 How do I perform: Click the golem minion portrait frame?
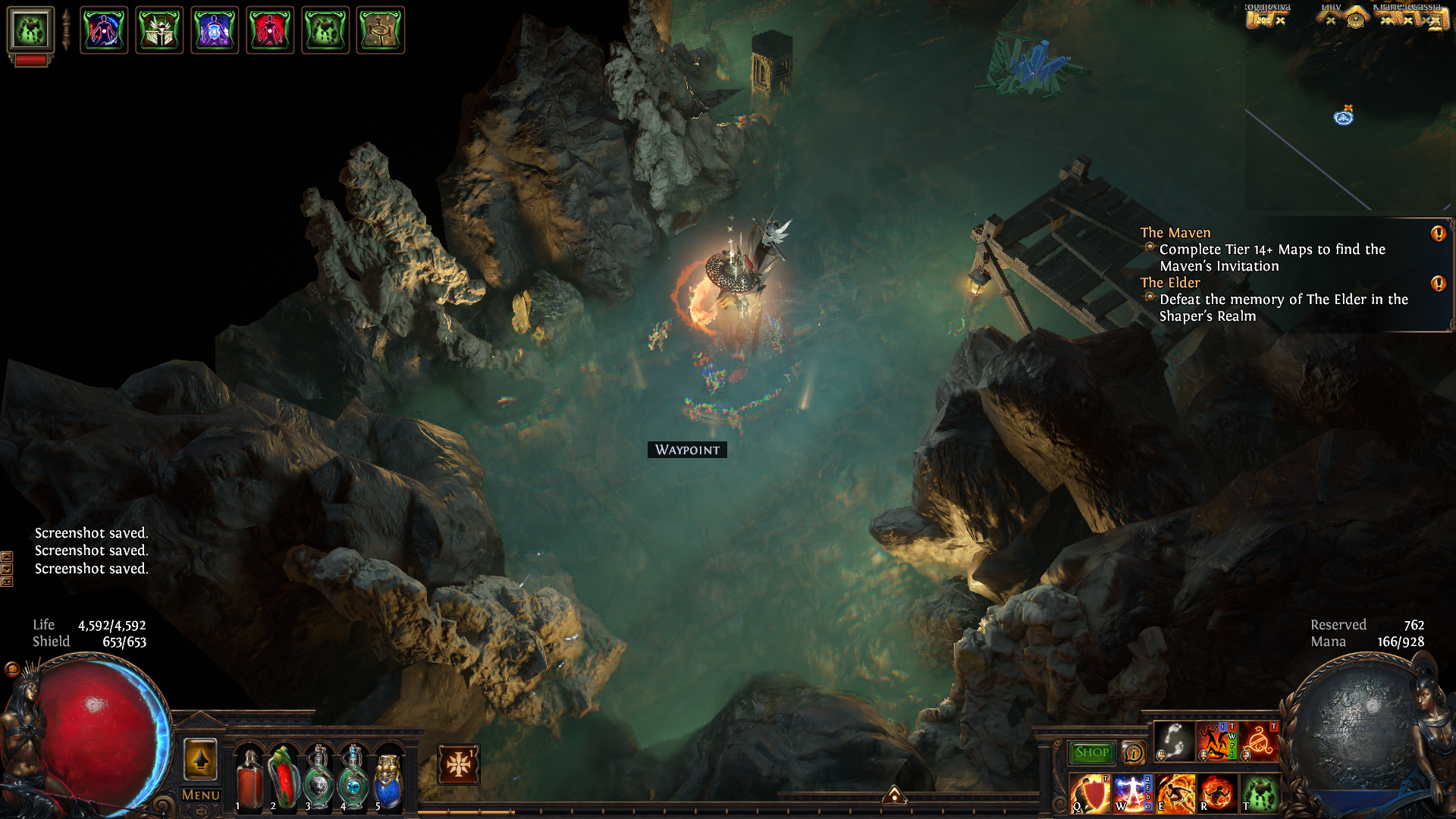point(30,30)
